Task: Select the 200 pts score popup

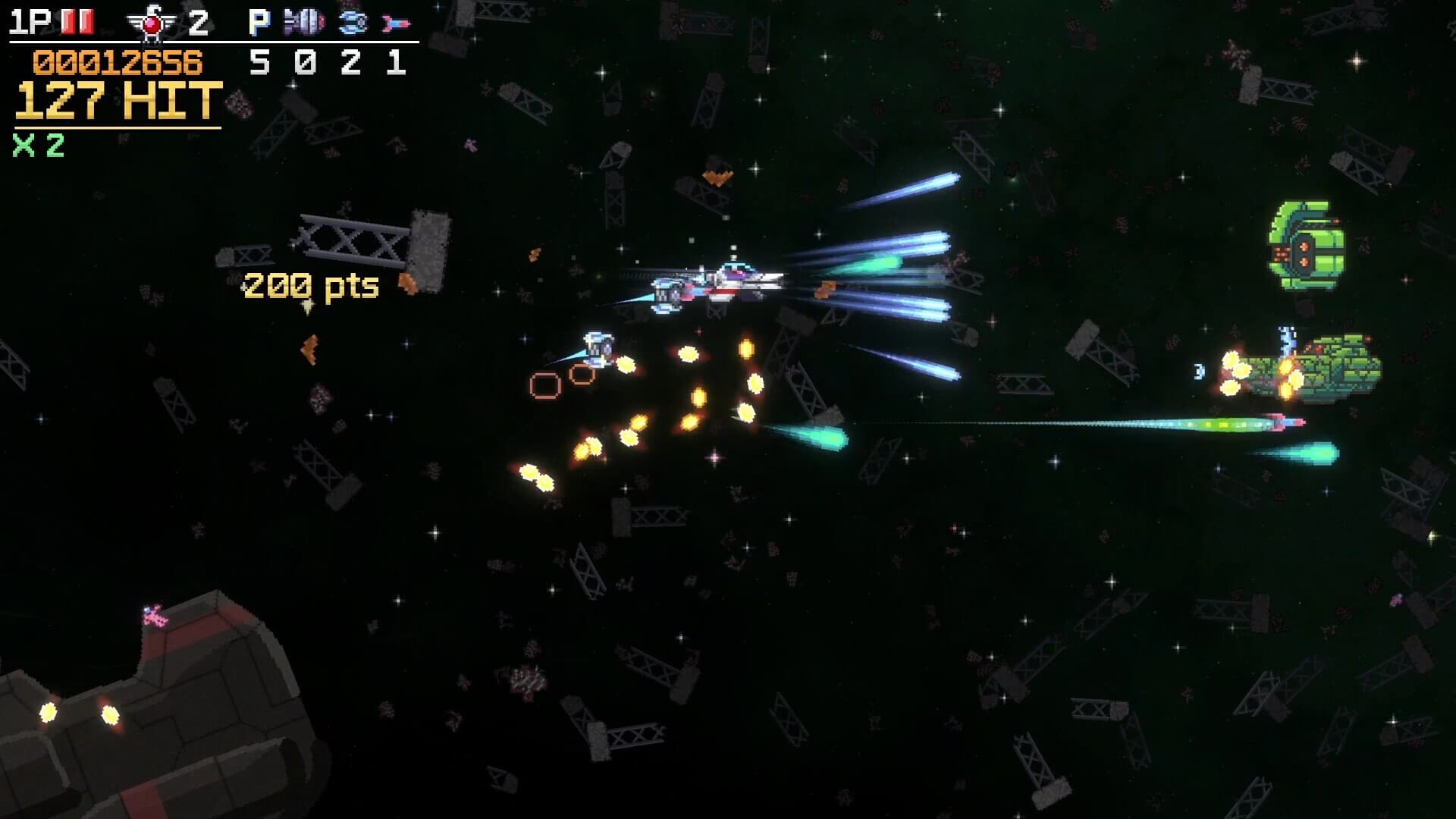Action: [309, 285]
